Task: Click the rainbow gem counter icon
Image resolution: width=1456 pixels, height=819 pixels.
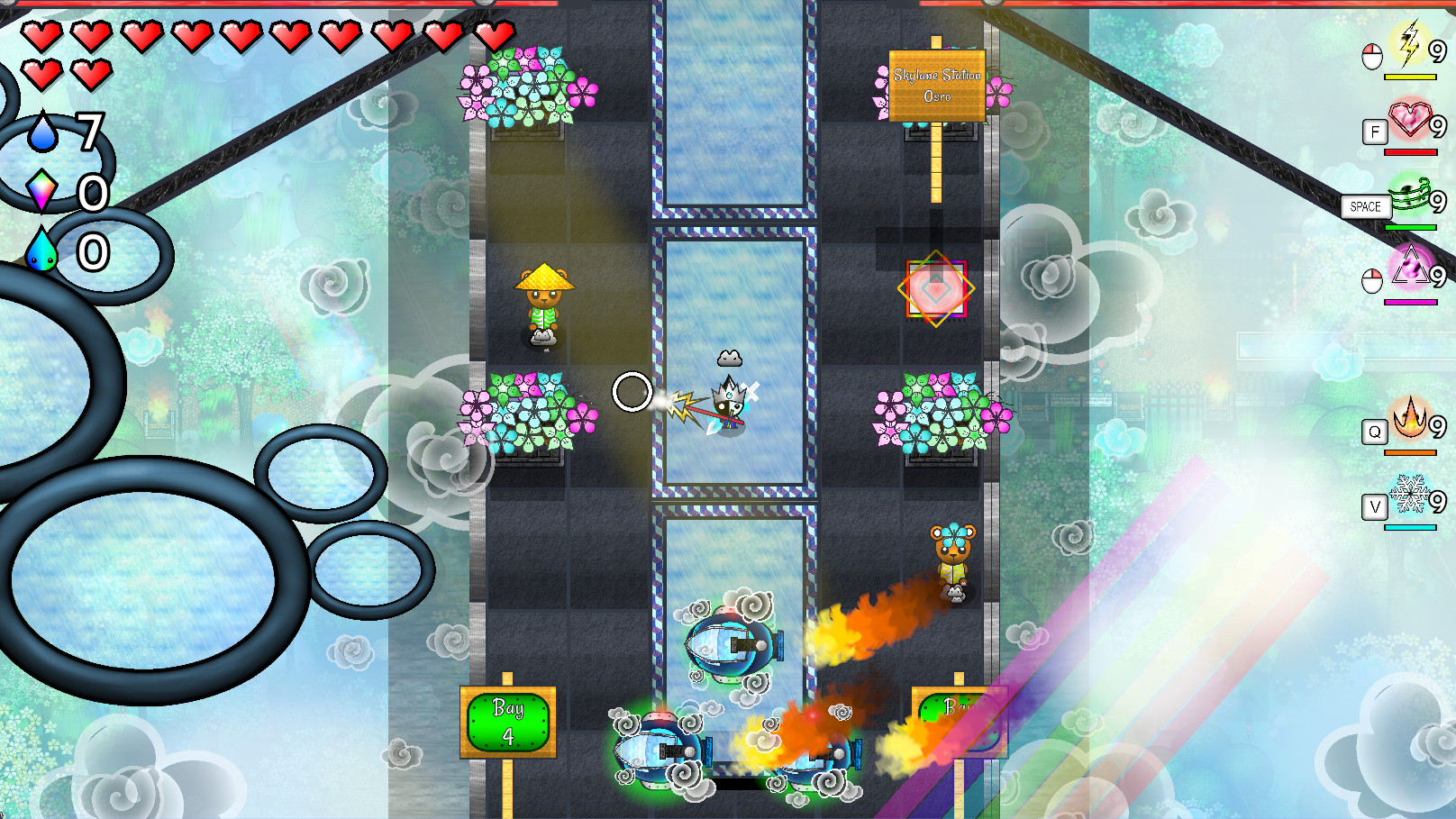Action: click(43, 189)
